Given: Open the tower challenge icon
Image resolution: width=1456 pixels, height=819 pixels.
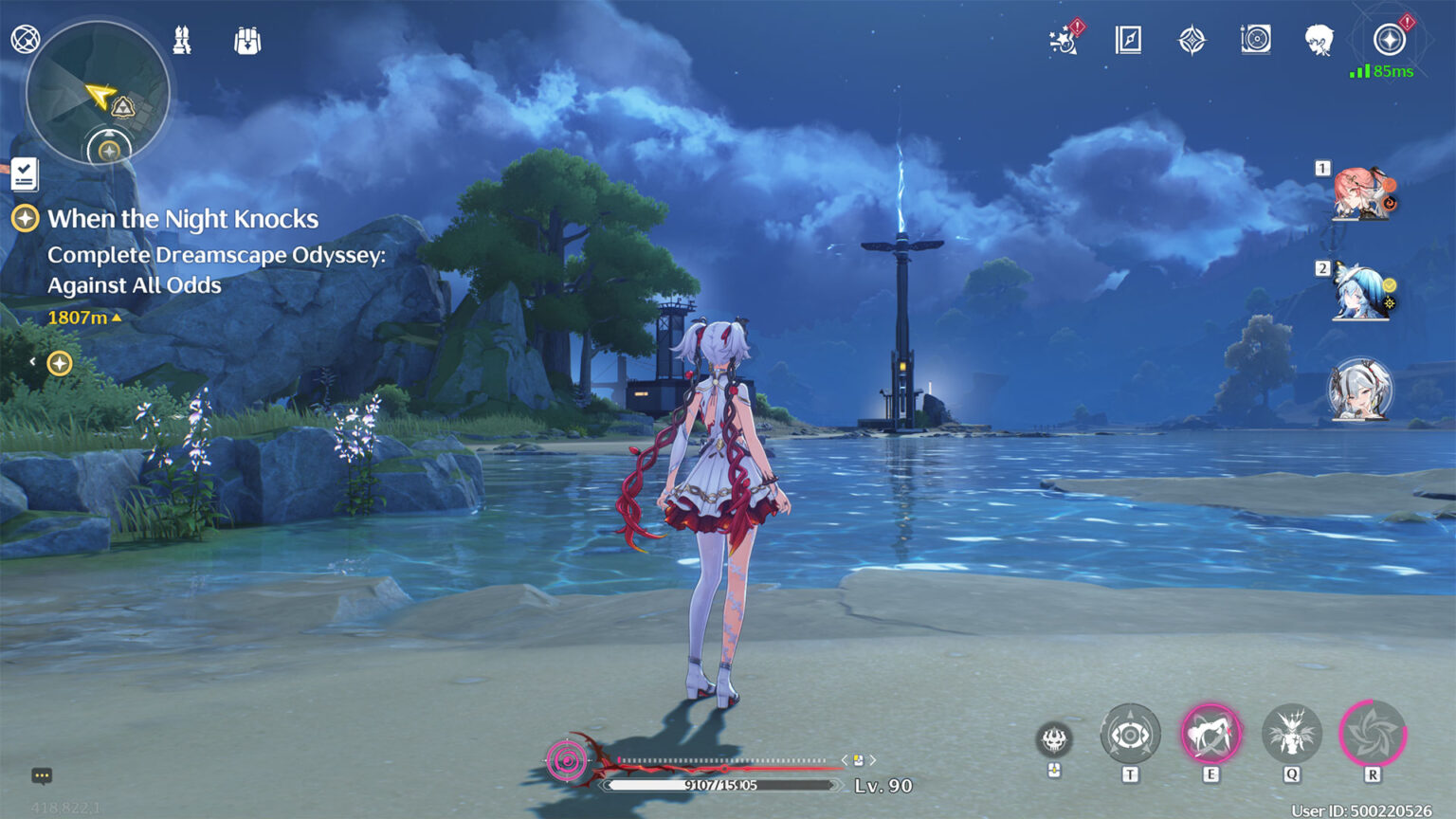Looking at the screenshot, I should click(182, 40).
